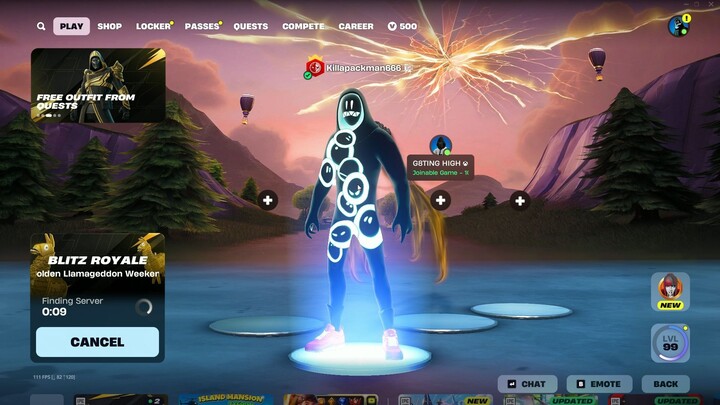Switch to the SHOP tab
Screen dimensions: 720x405
110,27
